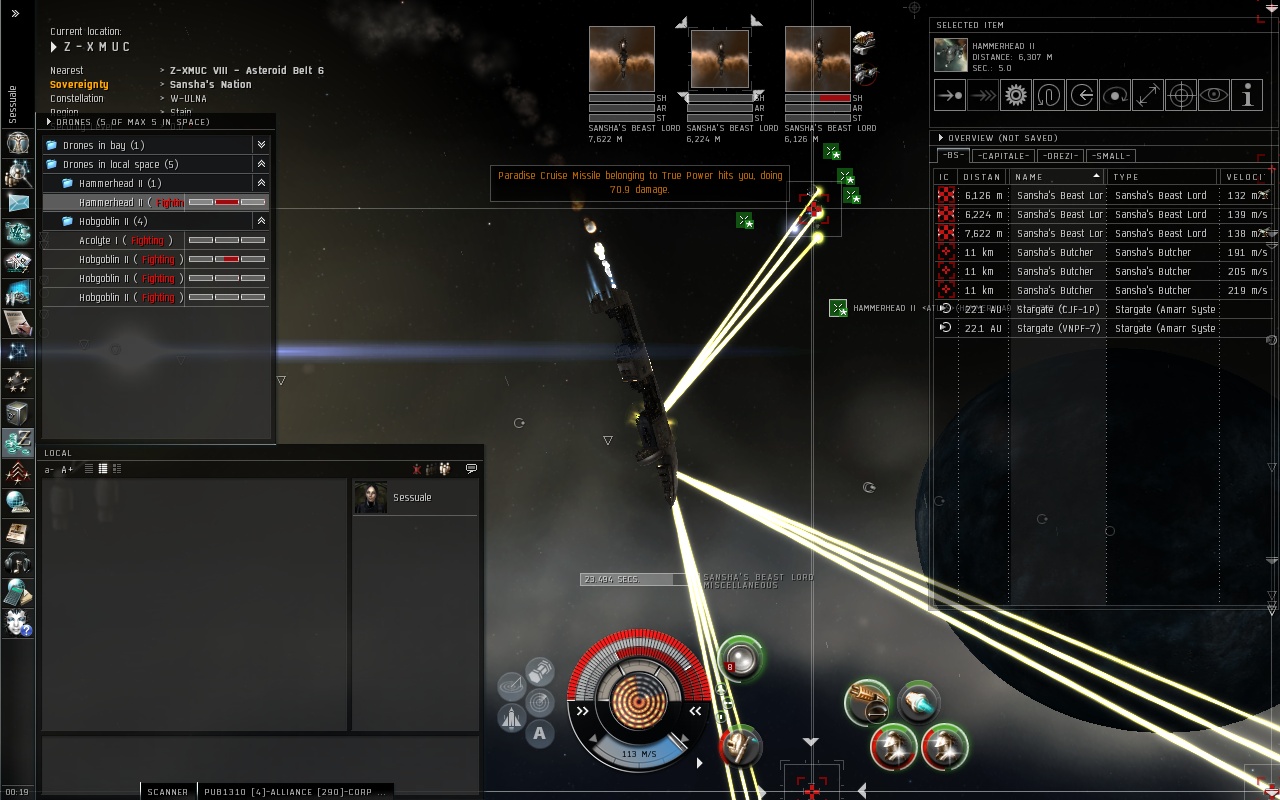Expand the sidebar with the double-arrow button
This screenshot has height=800, width=1280.
coord(15,14)
